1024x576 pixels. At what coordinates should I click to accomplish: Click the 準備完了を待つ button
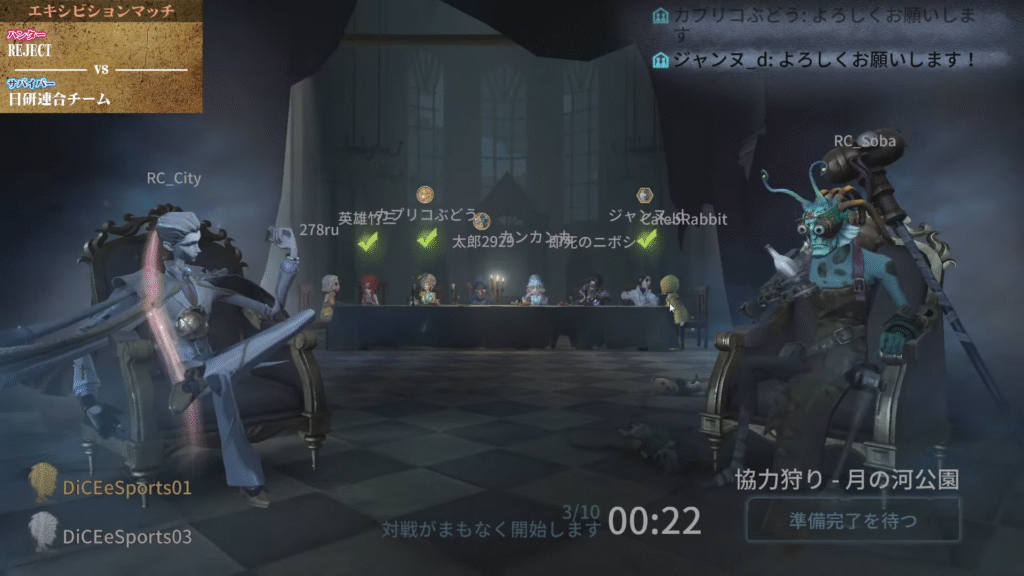pyautogui.click(x=852, y=520)
